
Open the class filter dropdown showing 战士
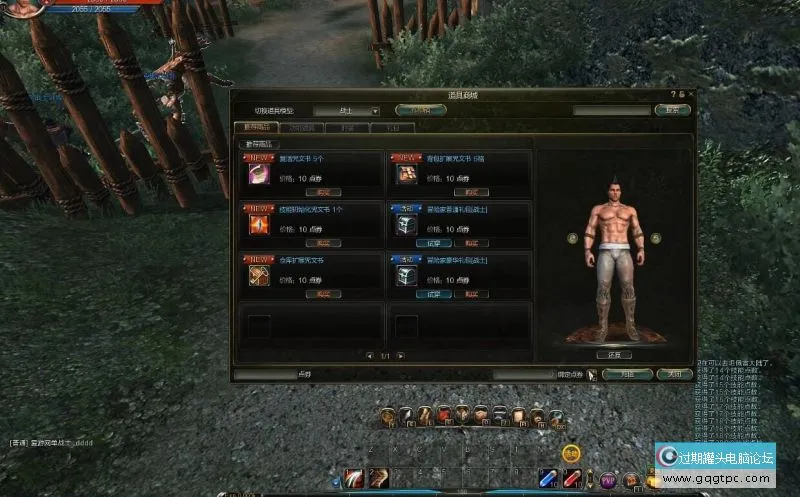coord(346,110)
